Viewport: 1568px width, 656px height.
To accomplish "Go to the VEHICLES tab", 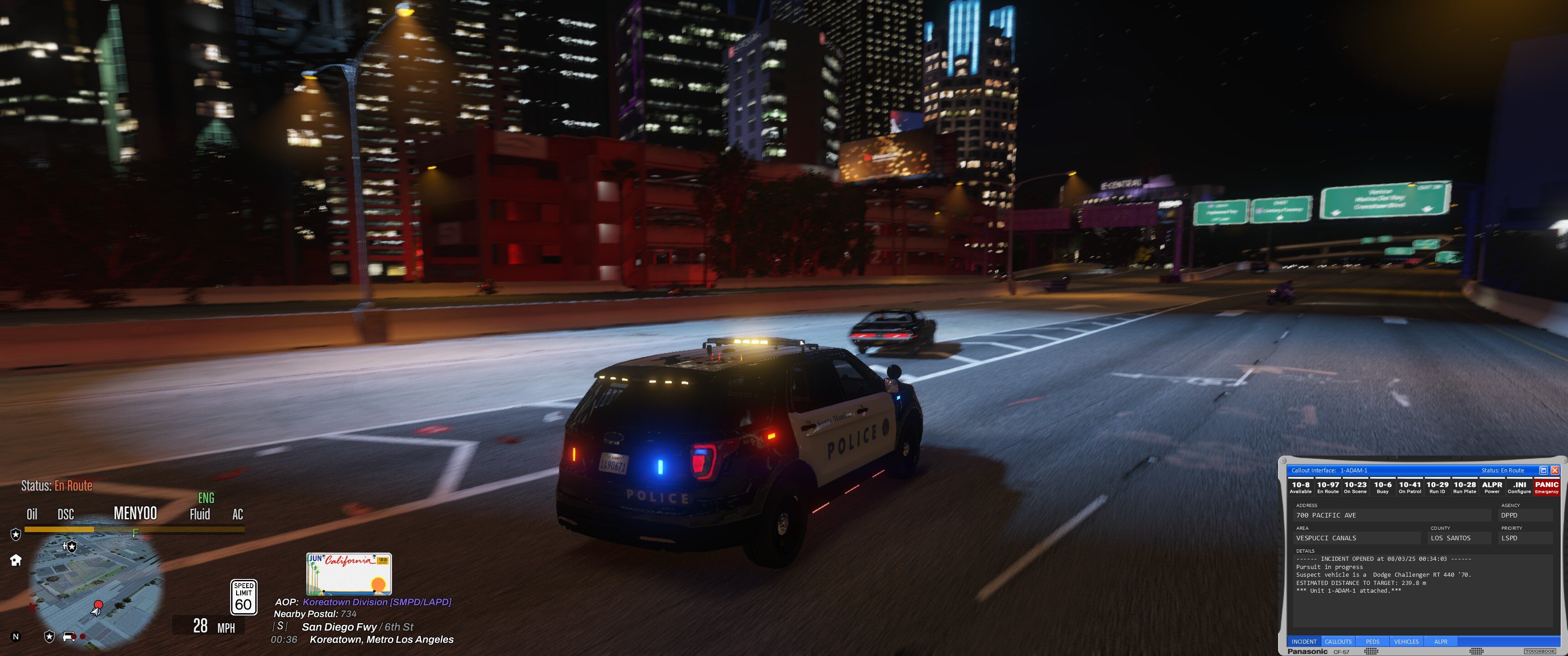I will pyautogui.click(x=1406, y=641).
